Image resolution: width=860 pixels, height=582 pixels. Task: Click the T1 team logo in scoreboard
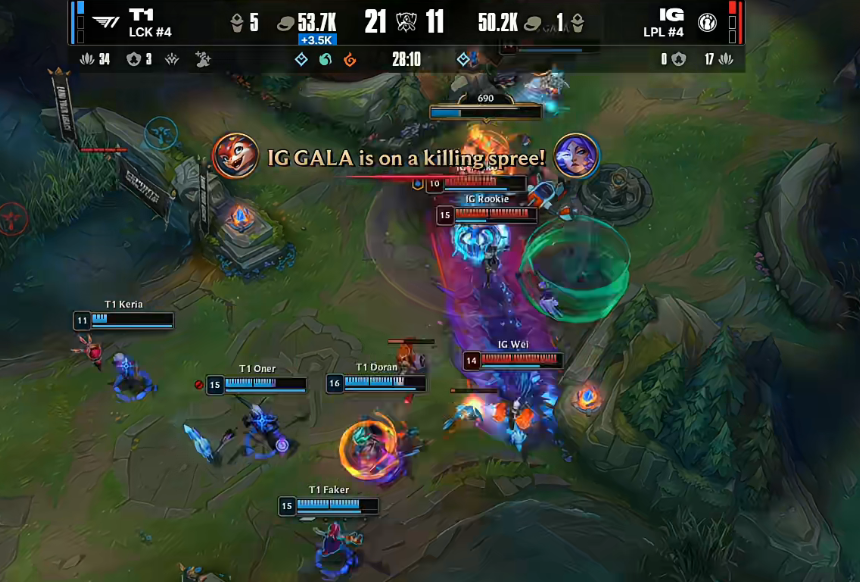105,22
